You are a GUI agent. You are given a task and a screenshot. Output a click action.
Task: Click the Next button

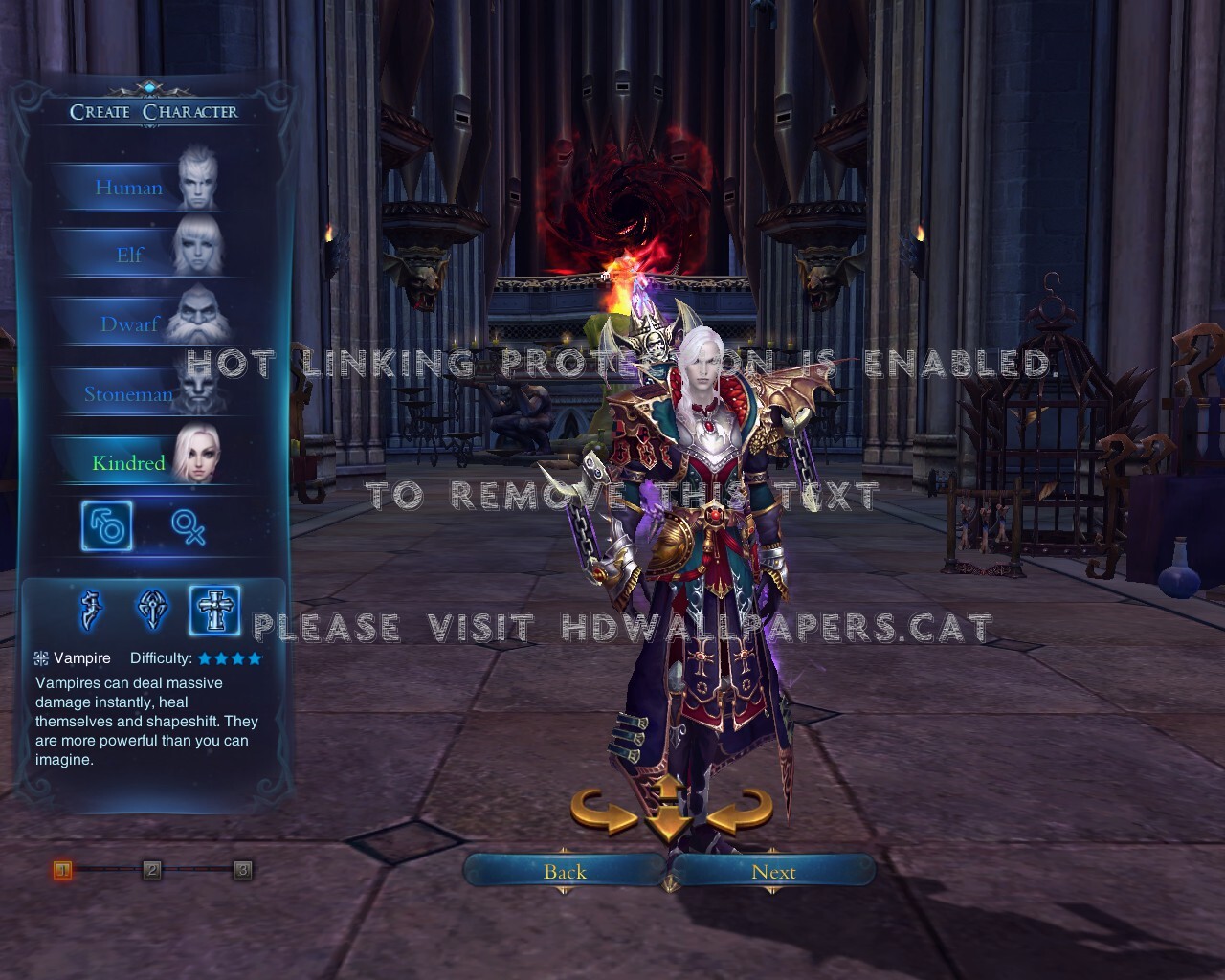click(x=773, y=872)
